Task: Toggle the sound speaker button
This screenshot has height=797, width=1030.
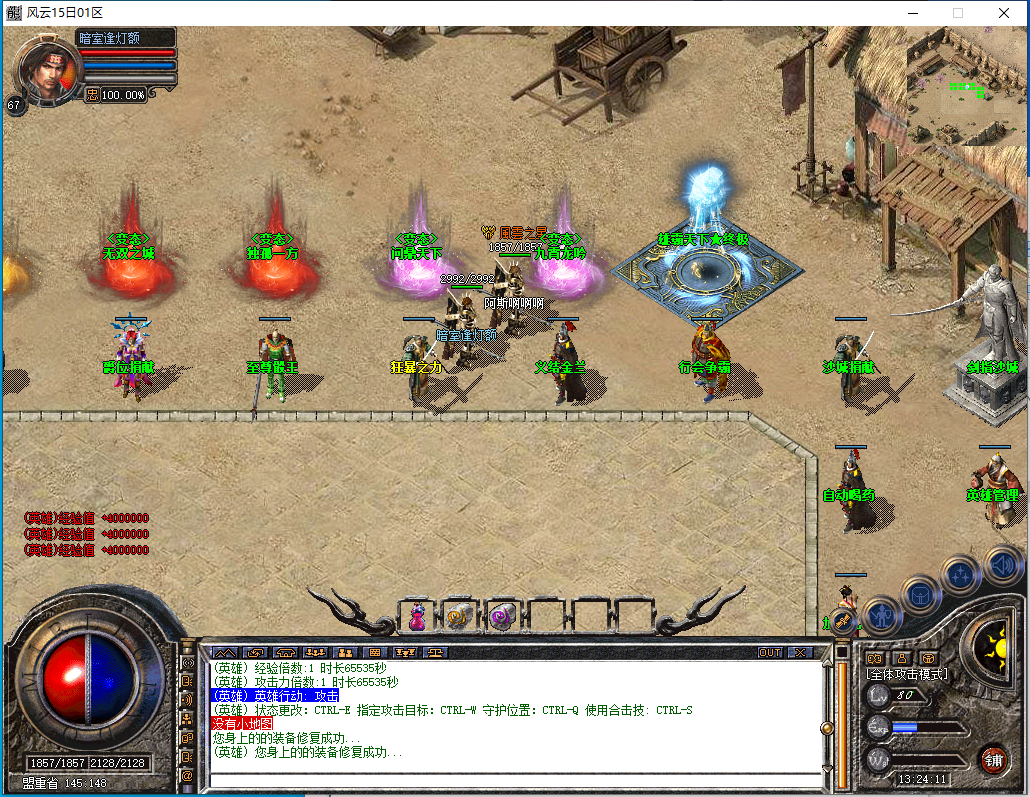Action: [1002, 564]
